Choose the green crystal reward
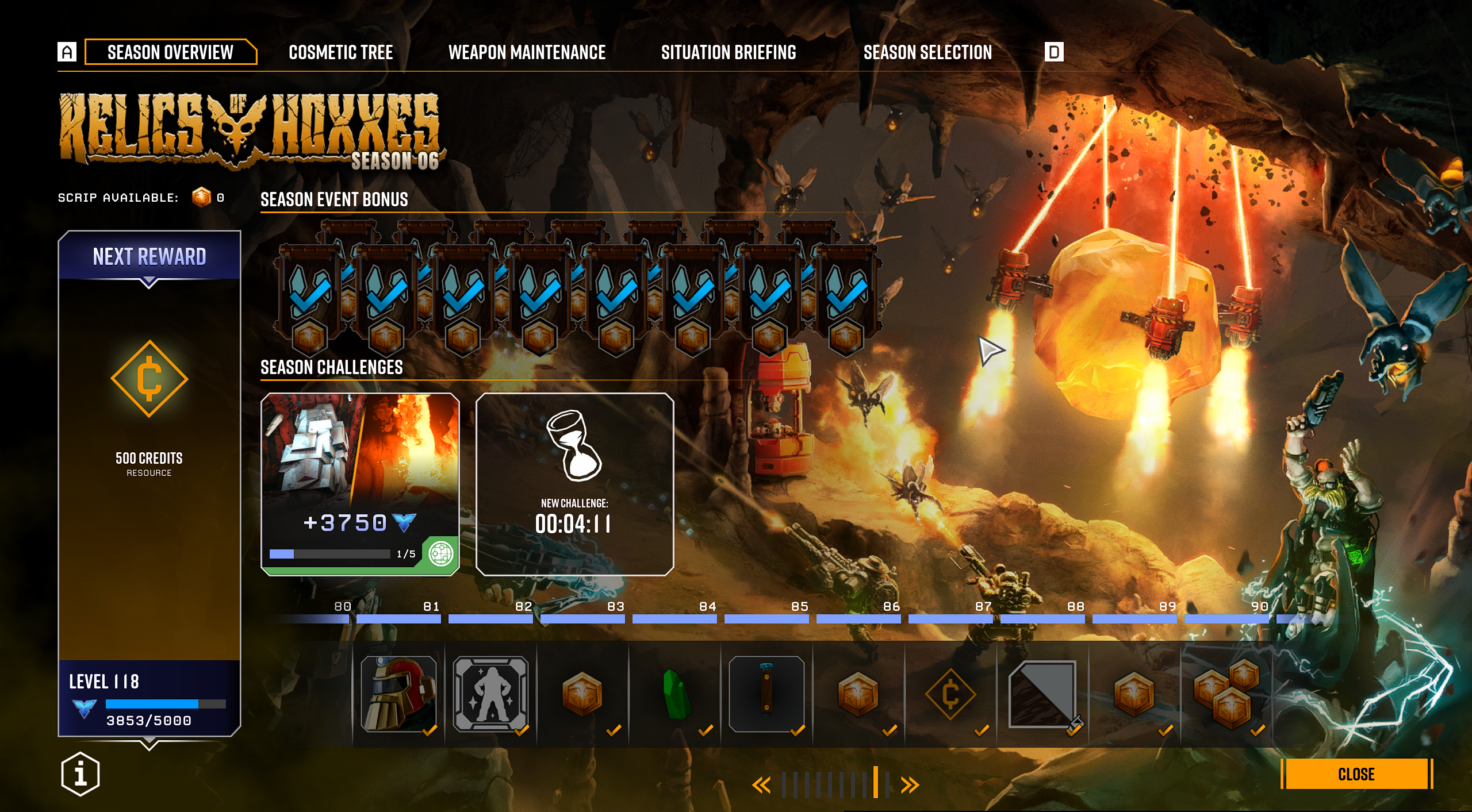1472x812 pixels. point(675,694)
